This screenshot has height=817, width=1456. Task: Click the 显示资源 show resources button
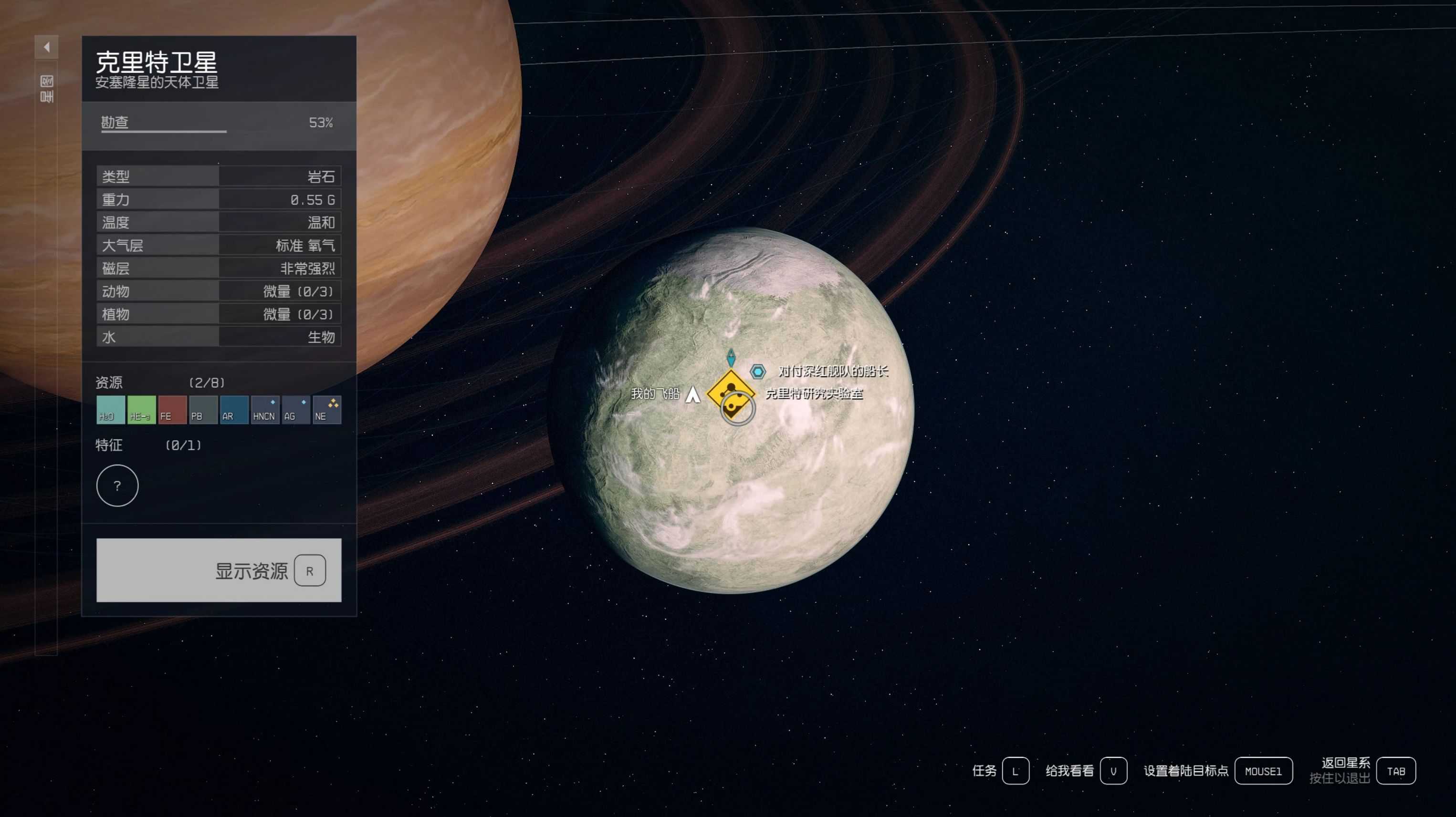pos(219,570)
